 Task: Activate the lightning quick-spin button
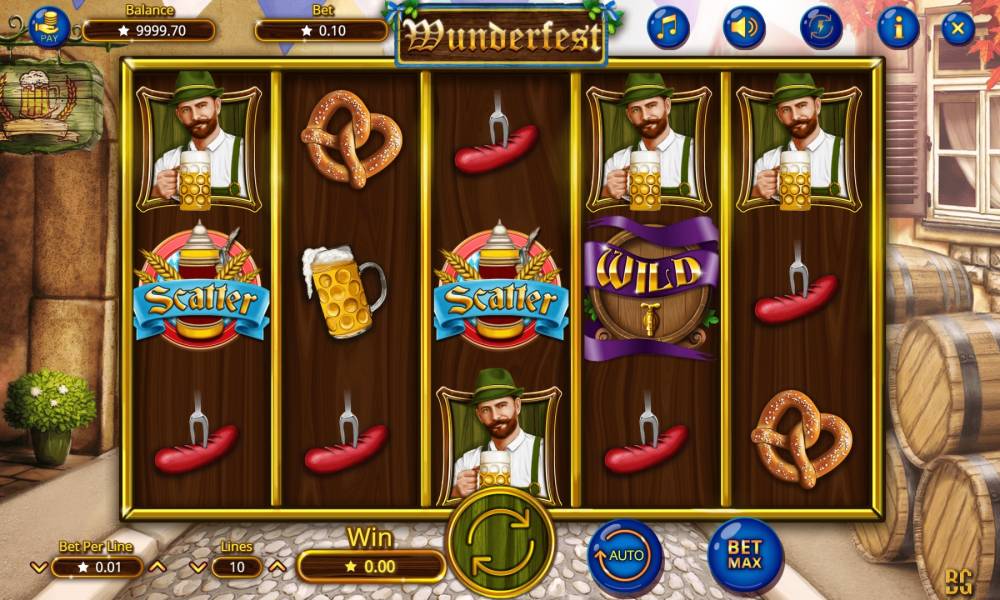(x=821, y=28)
